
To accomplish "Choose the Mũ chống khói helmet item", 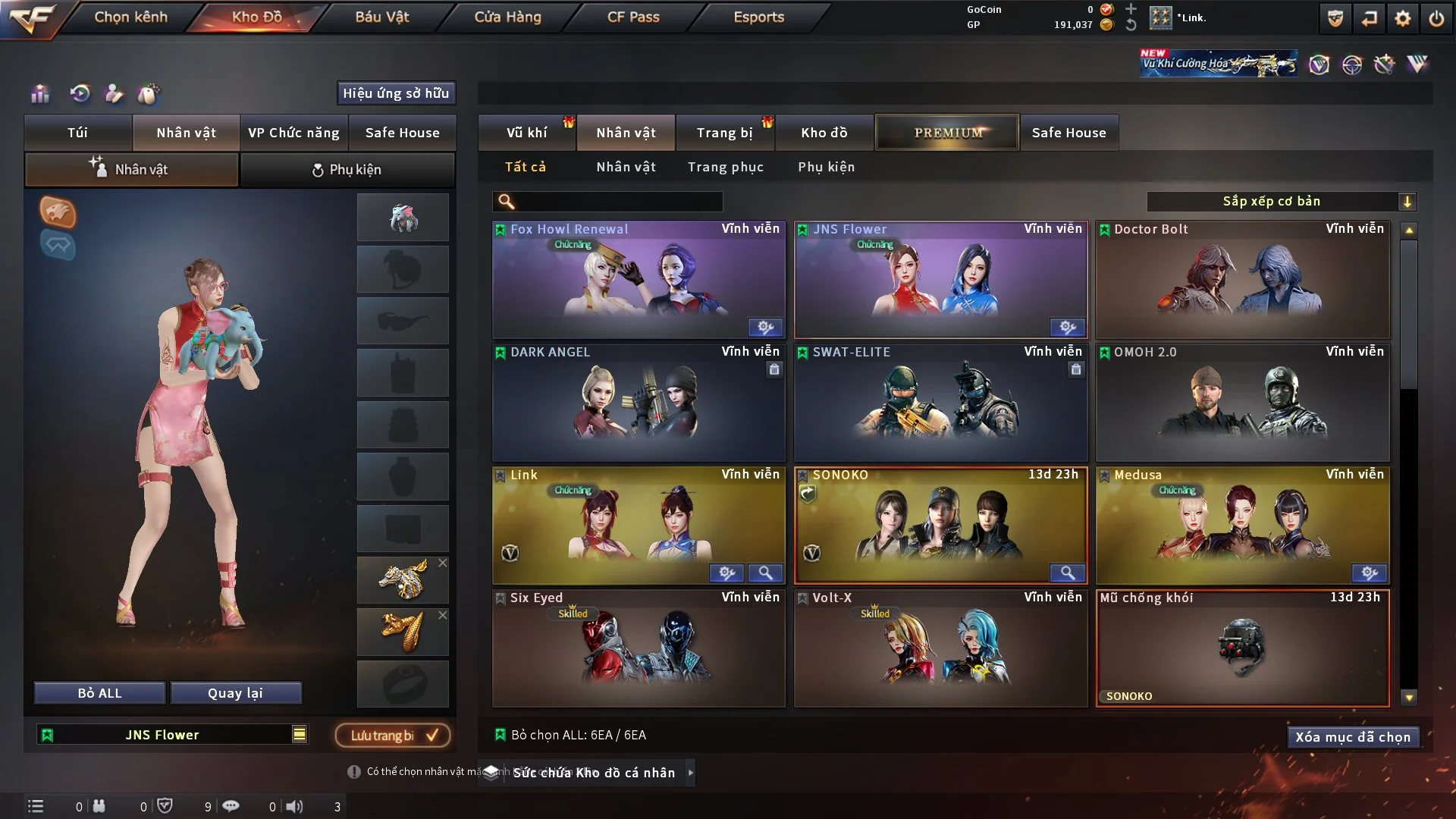I will pyautogui.click(x=1242, y=648).
